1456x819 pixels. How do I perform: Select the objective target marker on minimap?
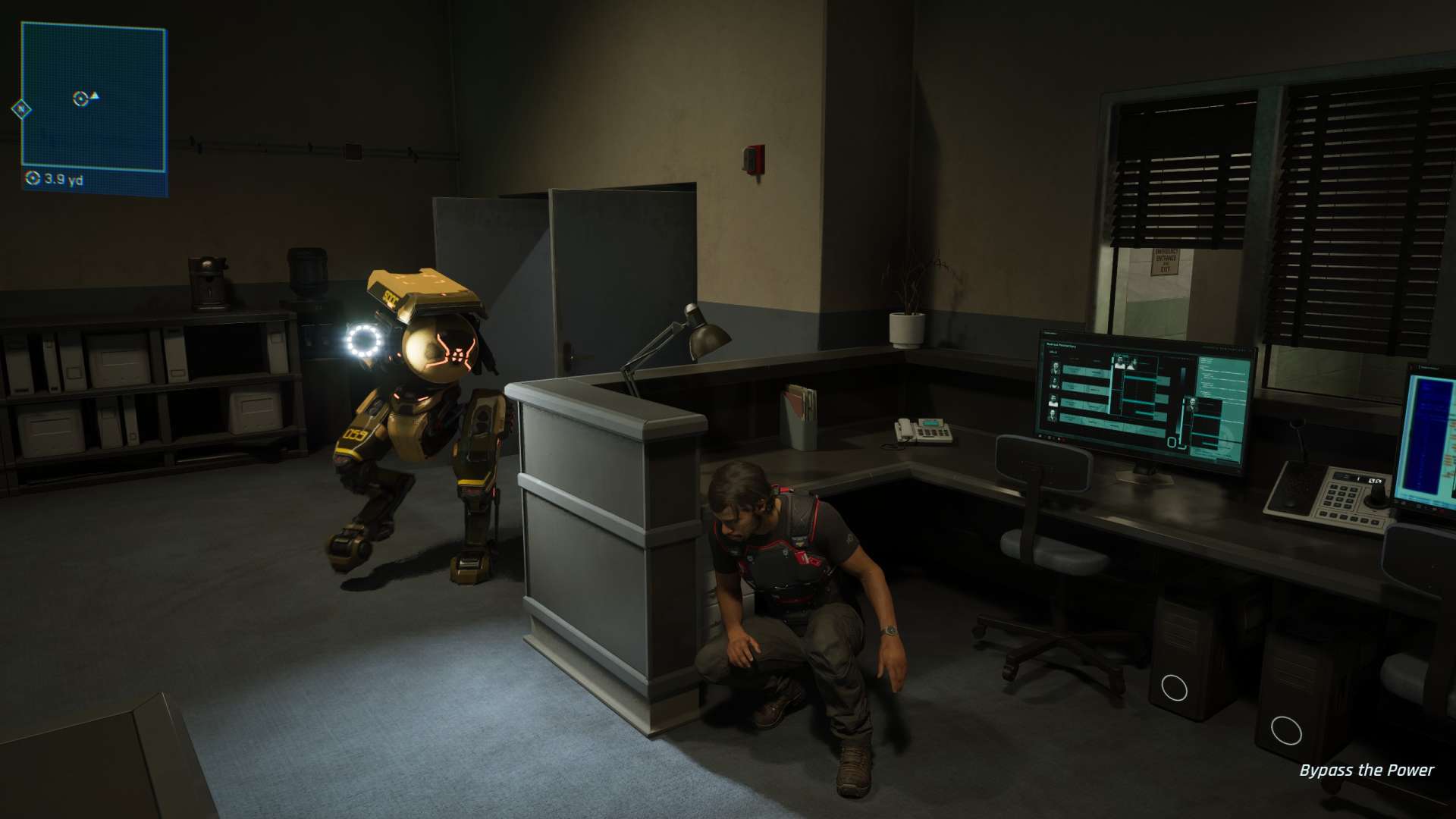(80, 99)
